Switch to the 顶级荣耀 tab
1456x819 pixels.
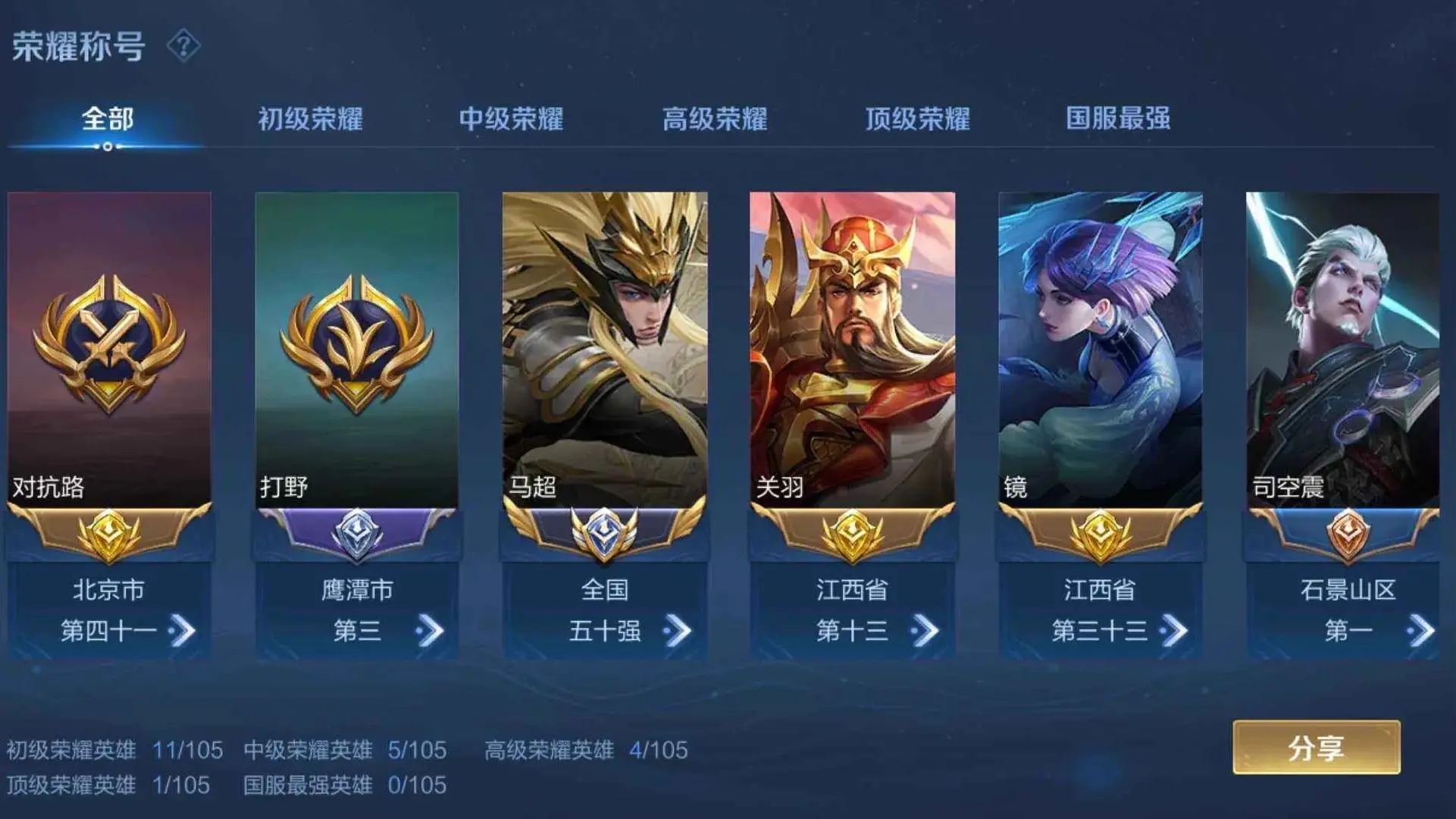click(x=917, y=118)
